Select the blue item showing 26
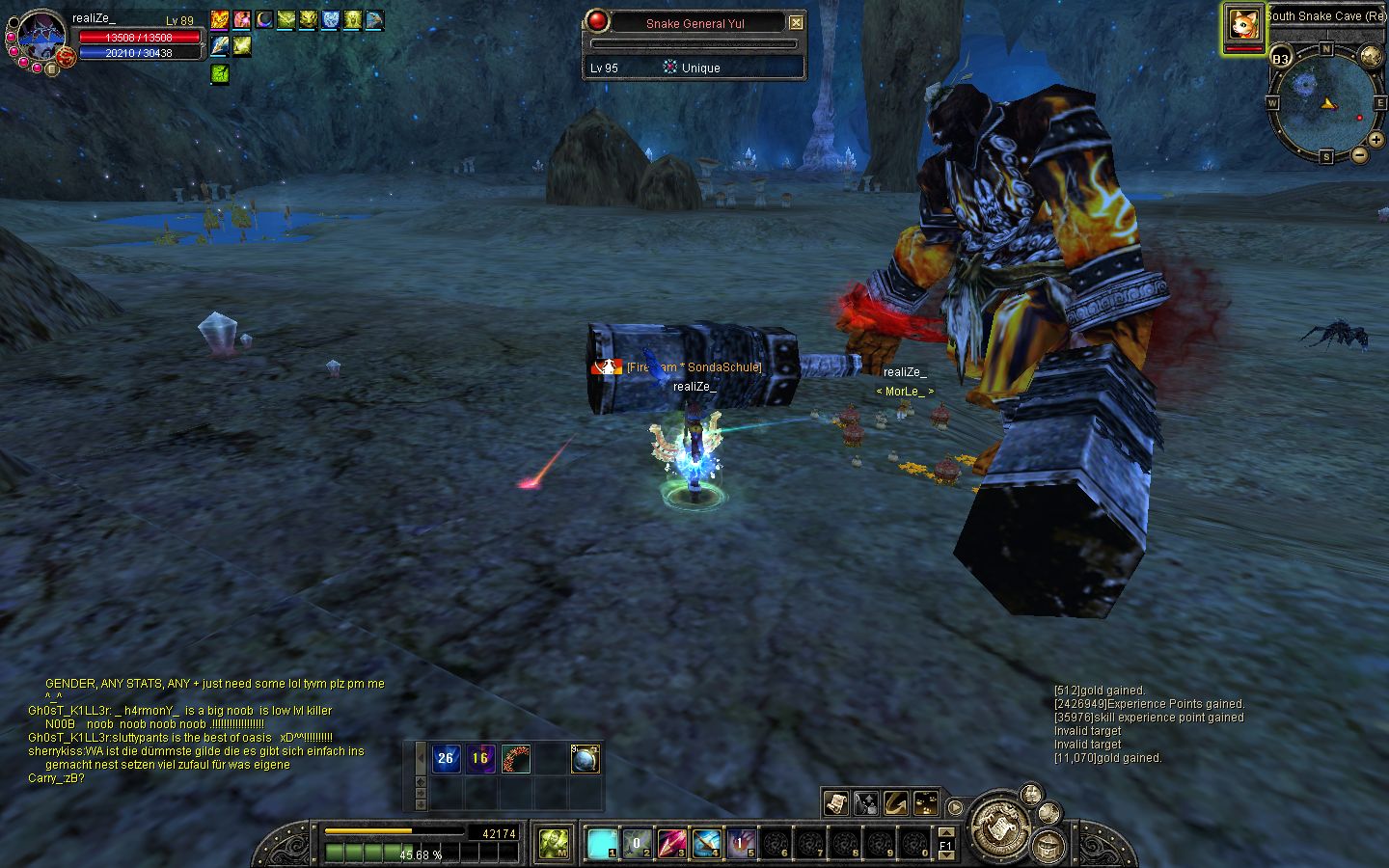 (446, 758)
